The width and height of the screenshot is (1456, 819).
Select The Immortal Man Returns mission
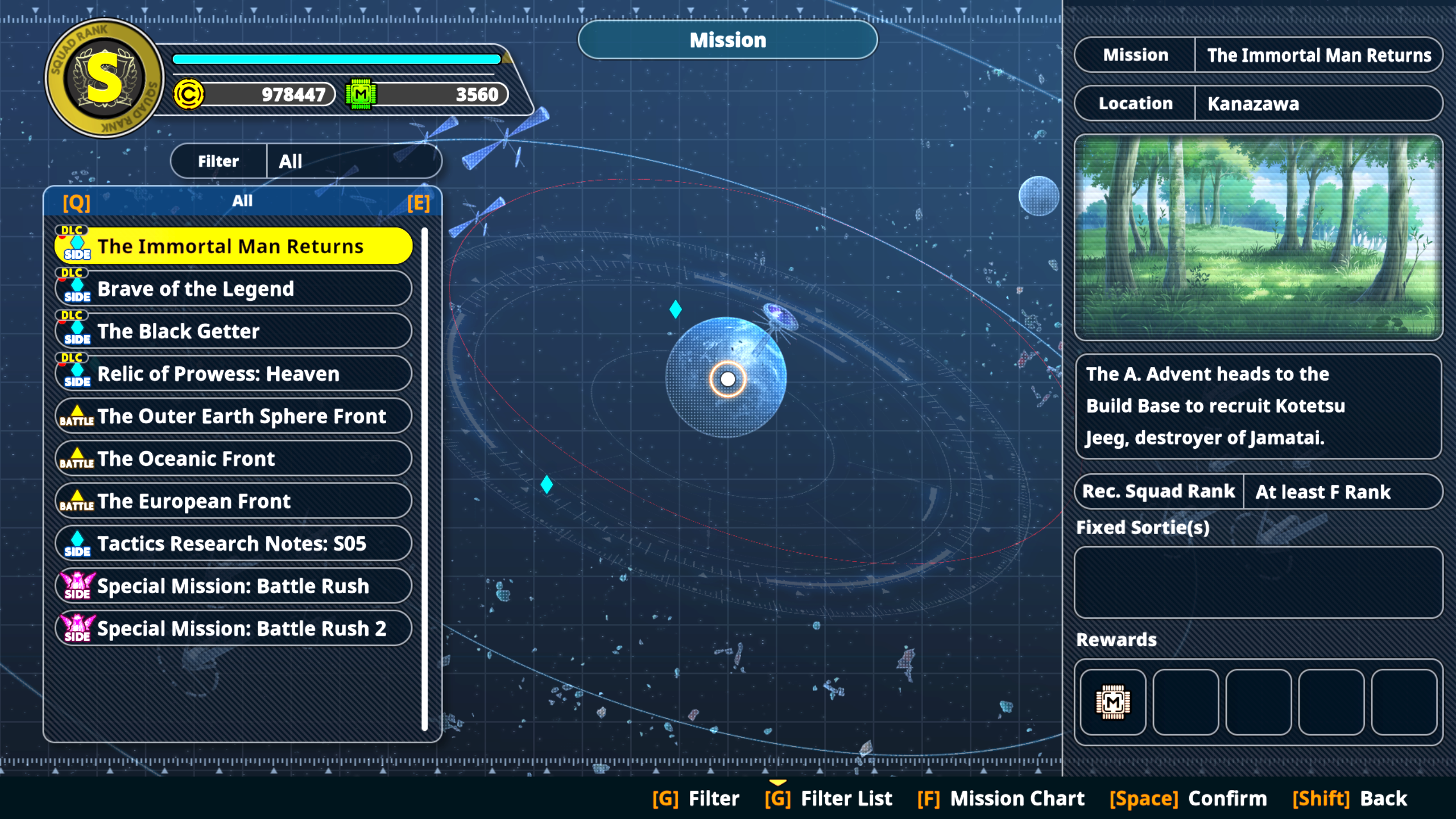233,246
